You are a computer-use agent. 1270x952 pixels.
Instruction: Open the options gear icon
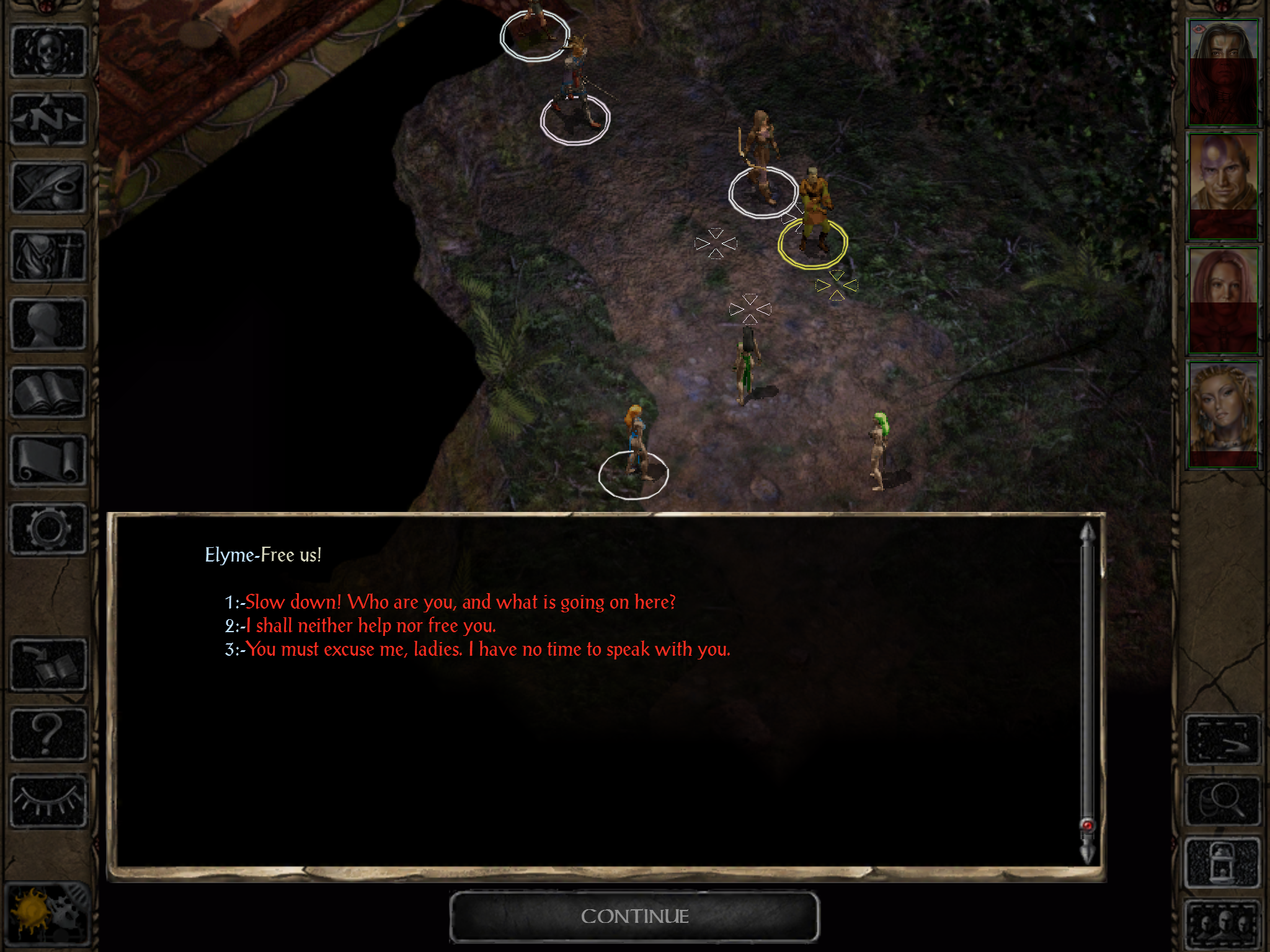(x=48, y=528)
